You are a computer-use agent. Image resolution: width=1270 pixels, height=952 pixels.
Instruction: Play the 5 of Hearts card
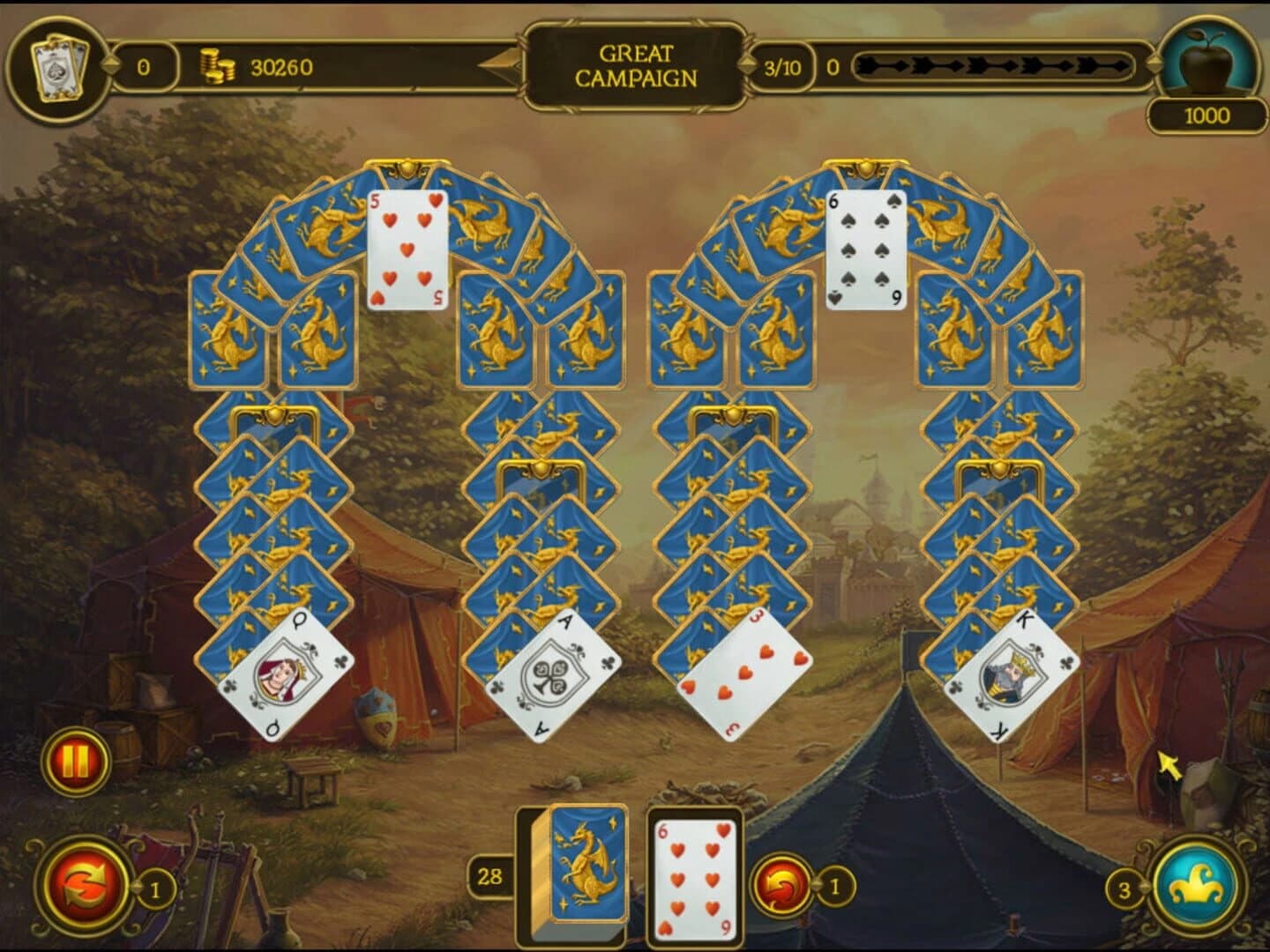(406, 249)
